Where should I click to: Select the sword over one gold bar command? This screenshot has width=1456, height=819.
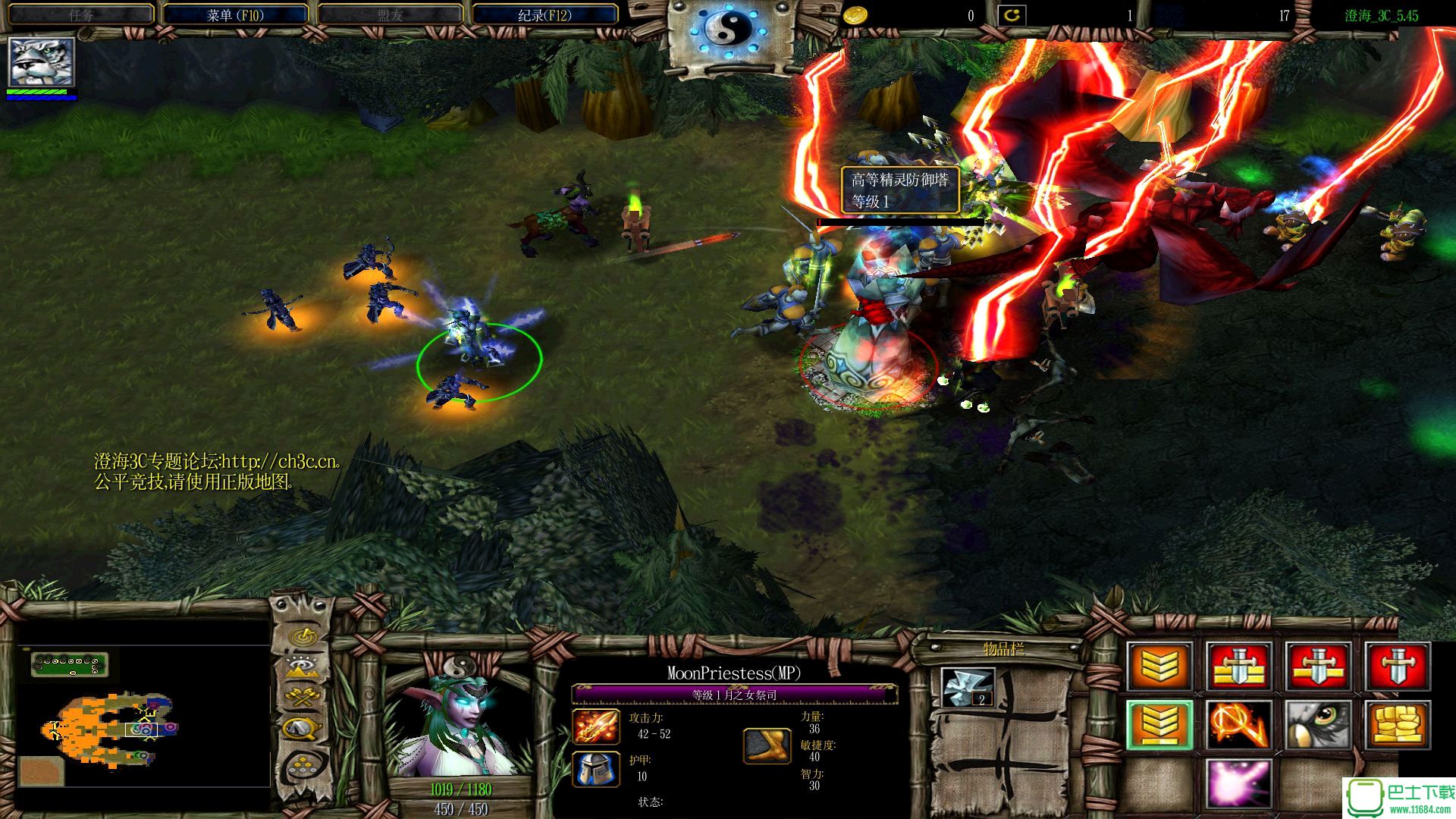(x=1319, y=667)
